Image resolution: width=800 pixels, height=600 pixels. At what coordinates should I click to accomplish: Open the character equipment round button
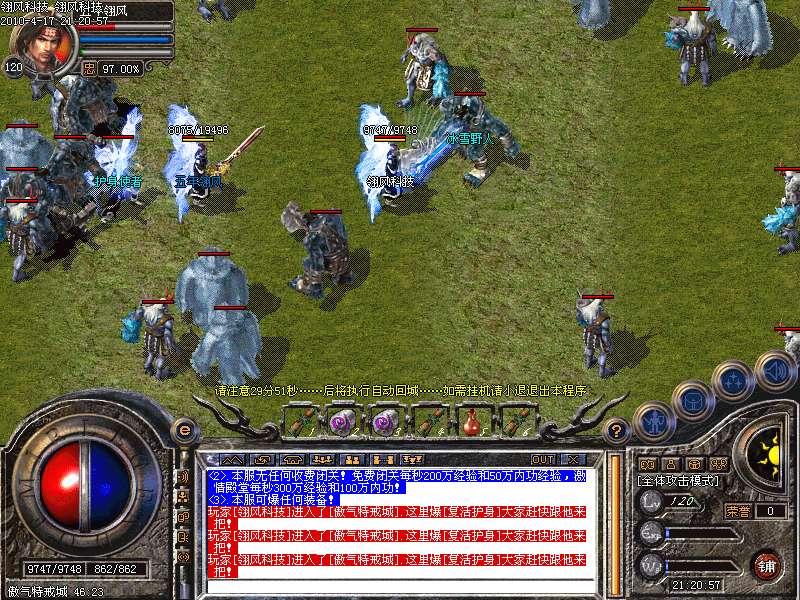tap(652, 422)
